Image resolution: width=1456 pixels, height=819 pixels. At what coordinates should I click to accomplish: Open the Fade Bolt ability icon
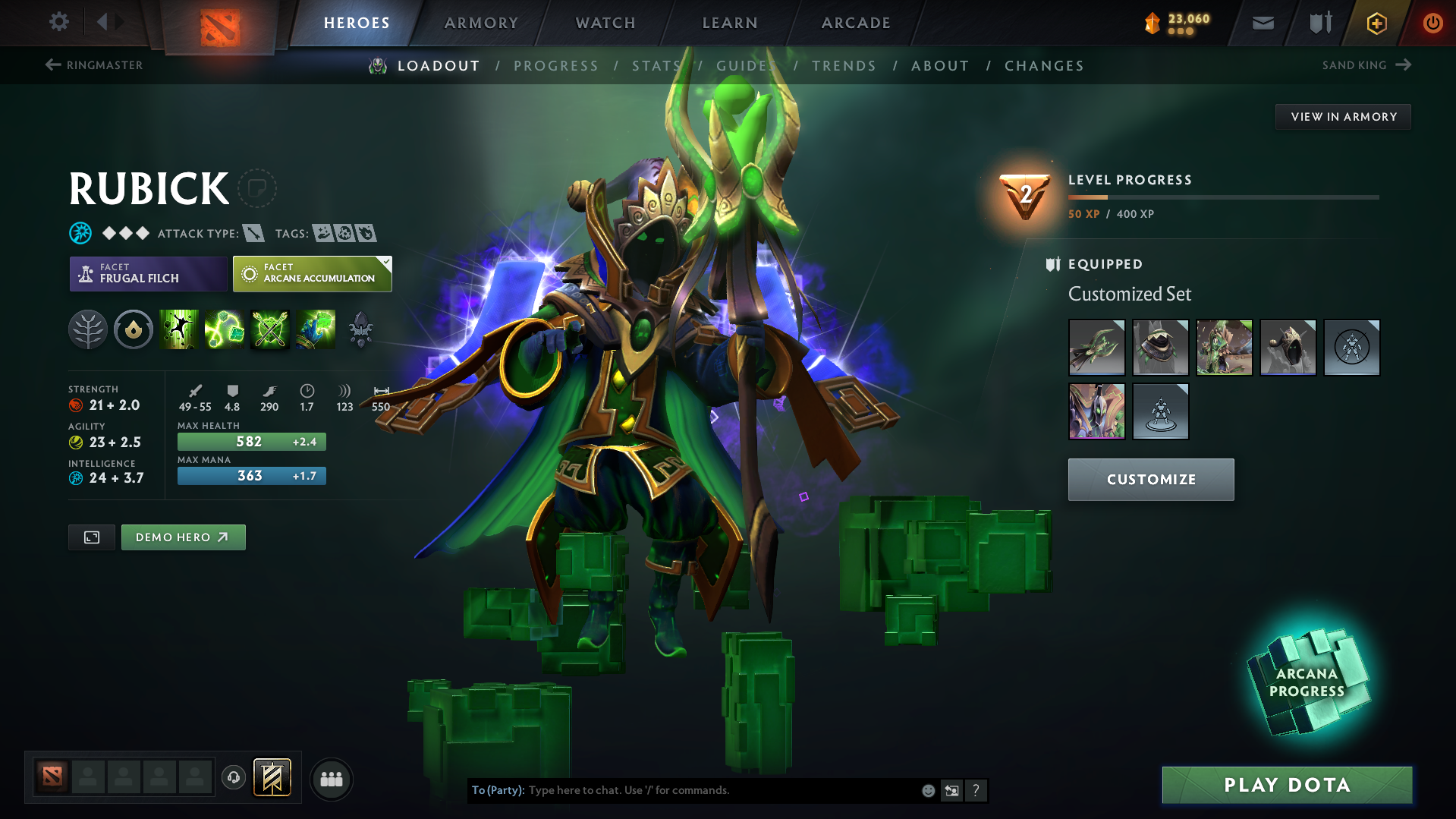click(225, 329)
